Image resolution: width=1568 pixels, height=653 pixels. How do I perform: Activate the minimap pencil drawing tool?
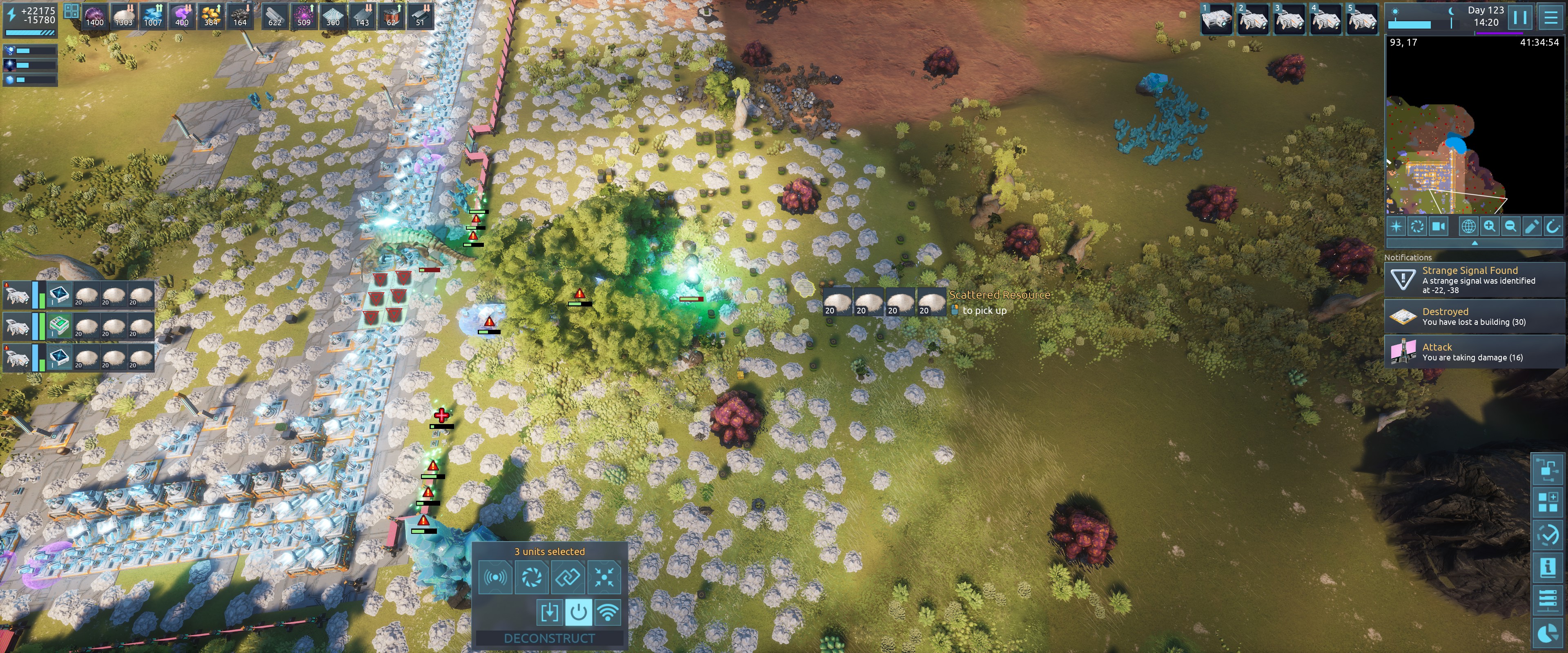click(1532, 227)
